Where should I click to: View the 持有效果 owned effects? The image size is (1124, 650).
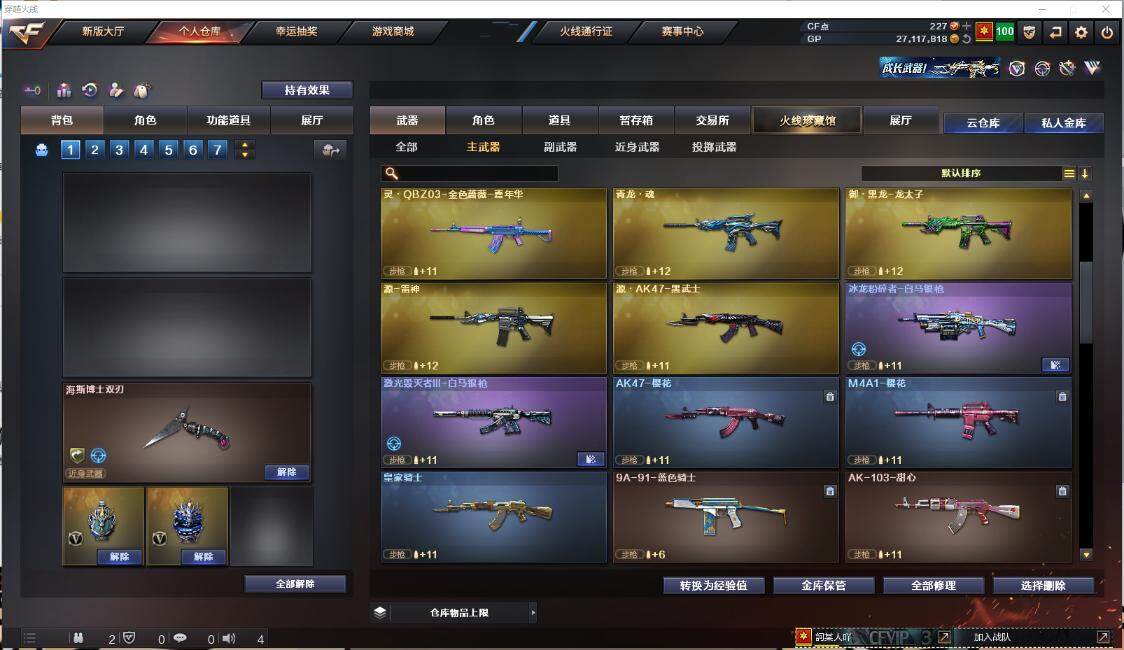(x=307, y=90)
